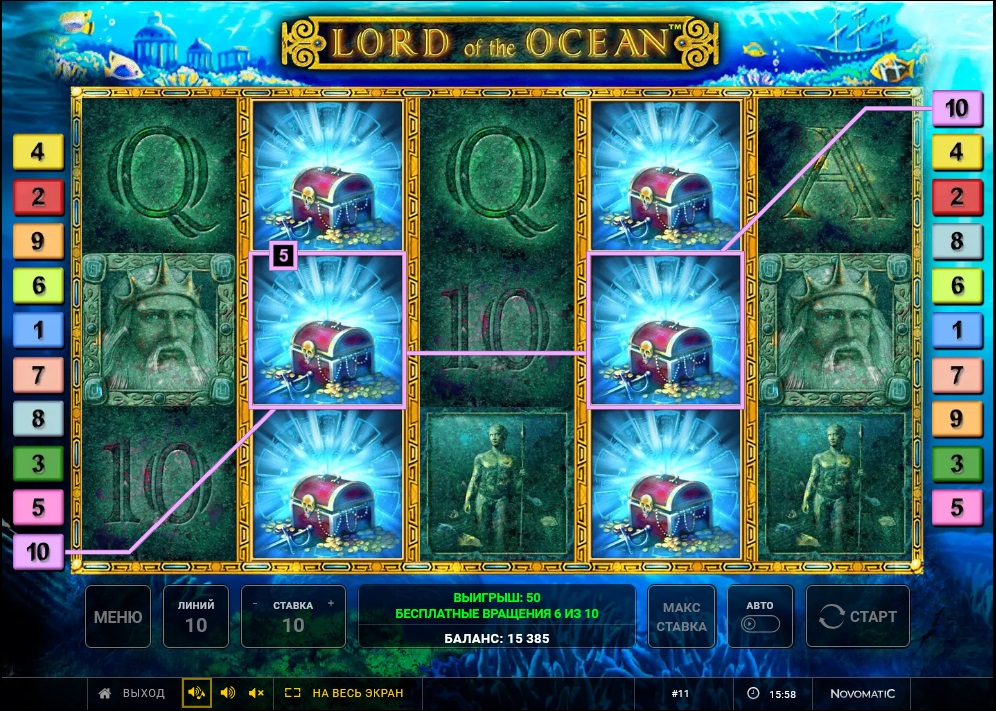The height and width of the screenshot is (711, 996).
Task: Choose the medium volume speaker icon
Action: tap(227, 692)
